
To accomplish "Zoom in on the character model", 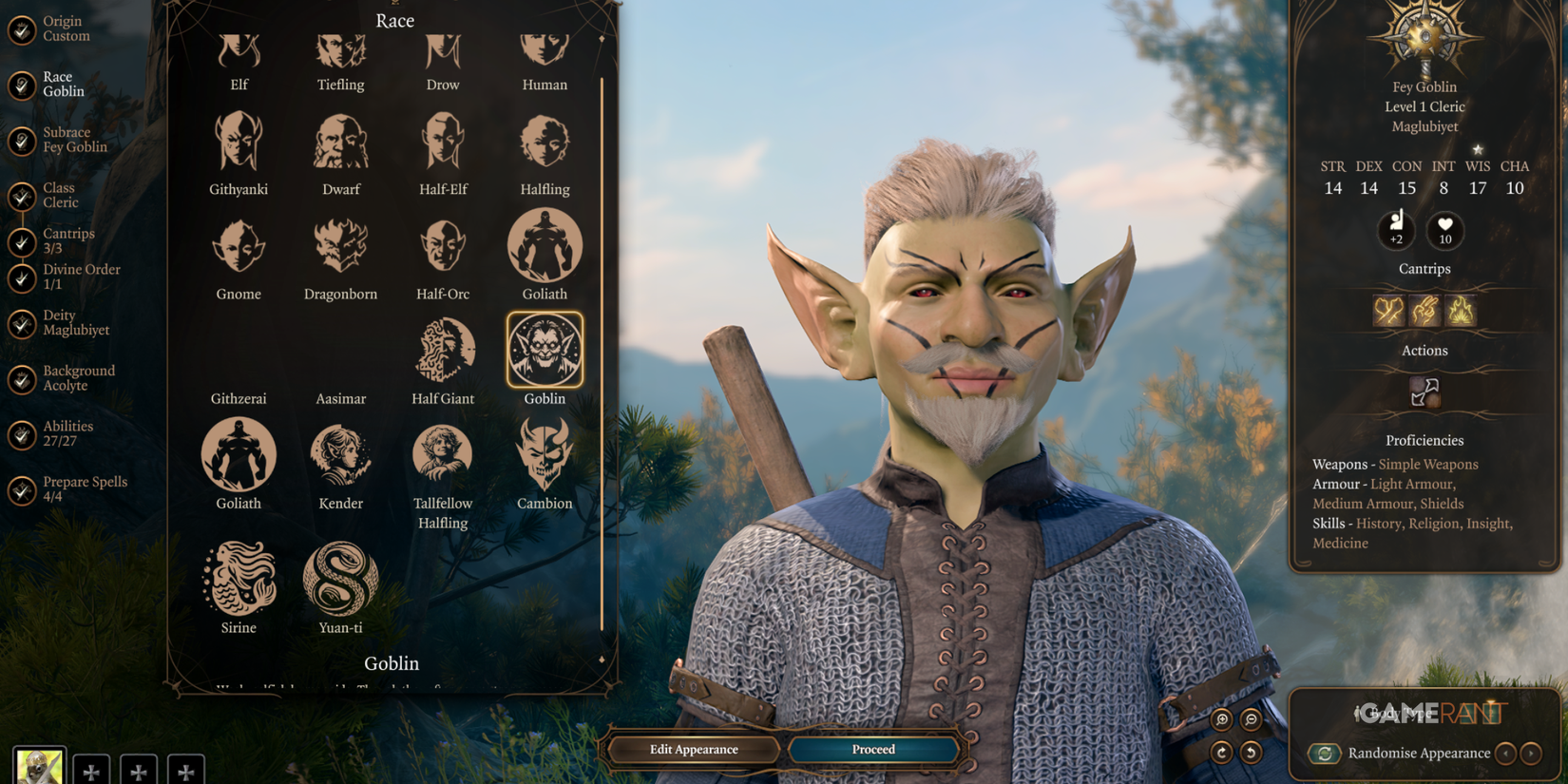I will (1221, 718).
